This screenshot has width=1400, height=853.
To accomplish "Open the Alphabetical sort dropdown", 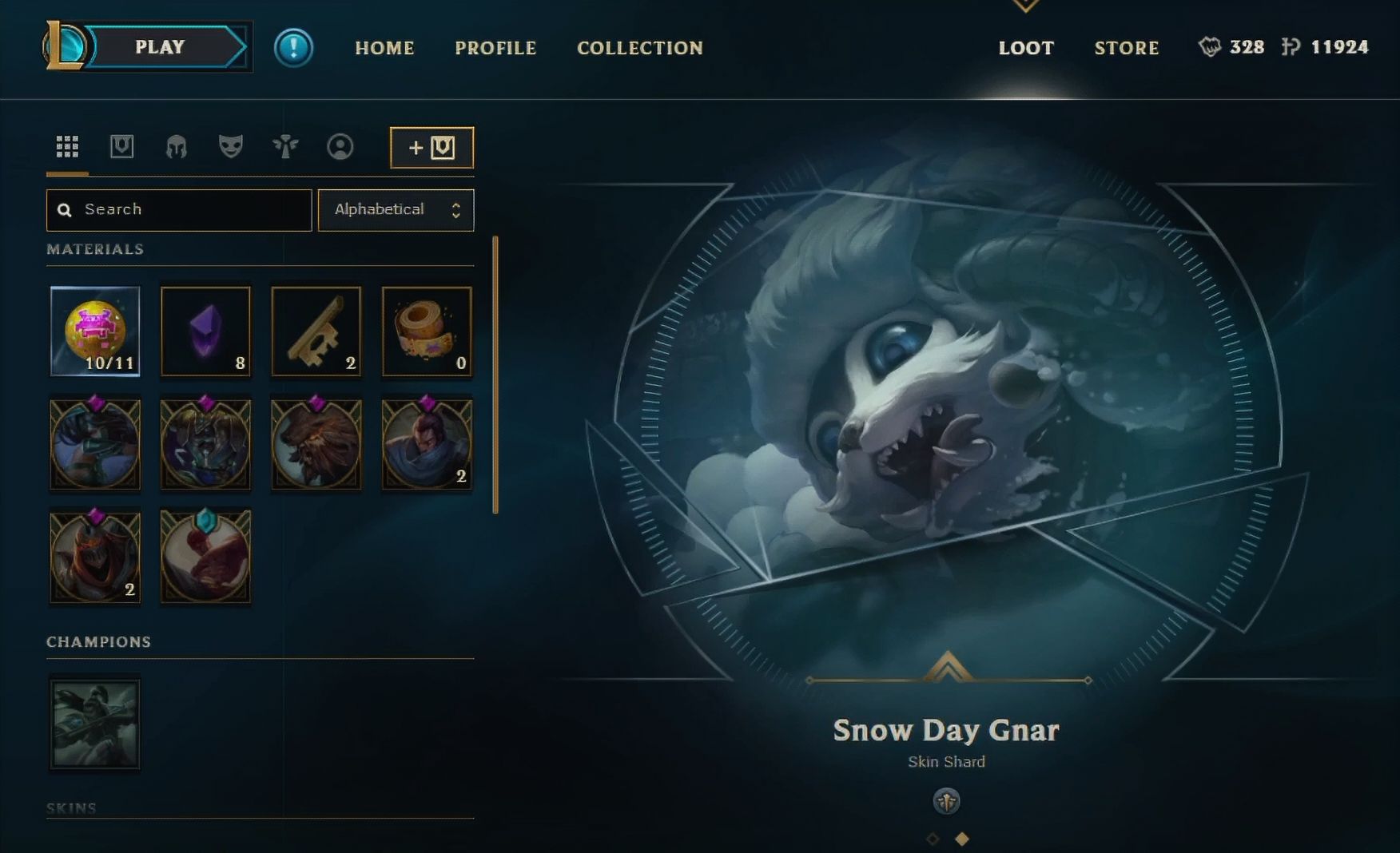I will pyautogui.click(x=396, y=209).
